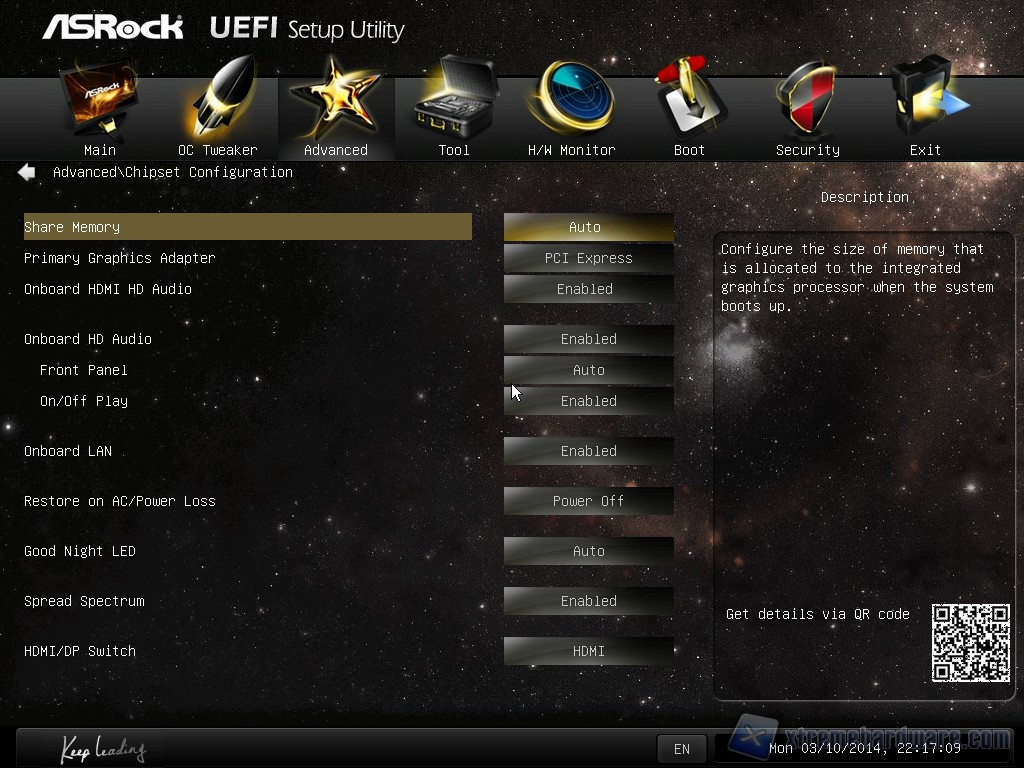The image size is (1024, 768).
Task: Click the EN language button
Action: coord(681,749)
